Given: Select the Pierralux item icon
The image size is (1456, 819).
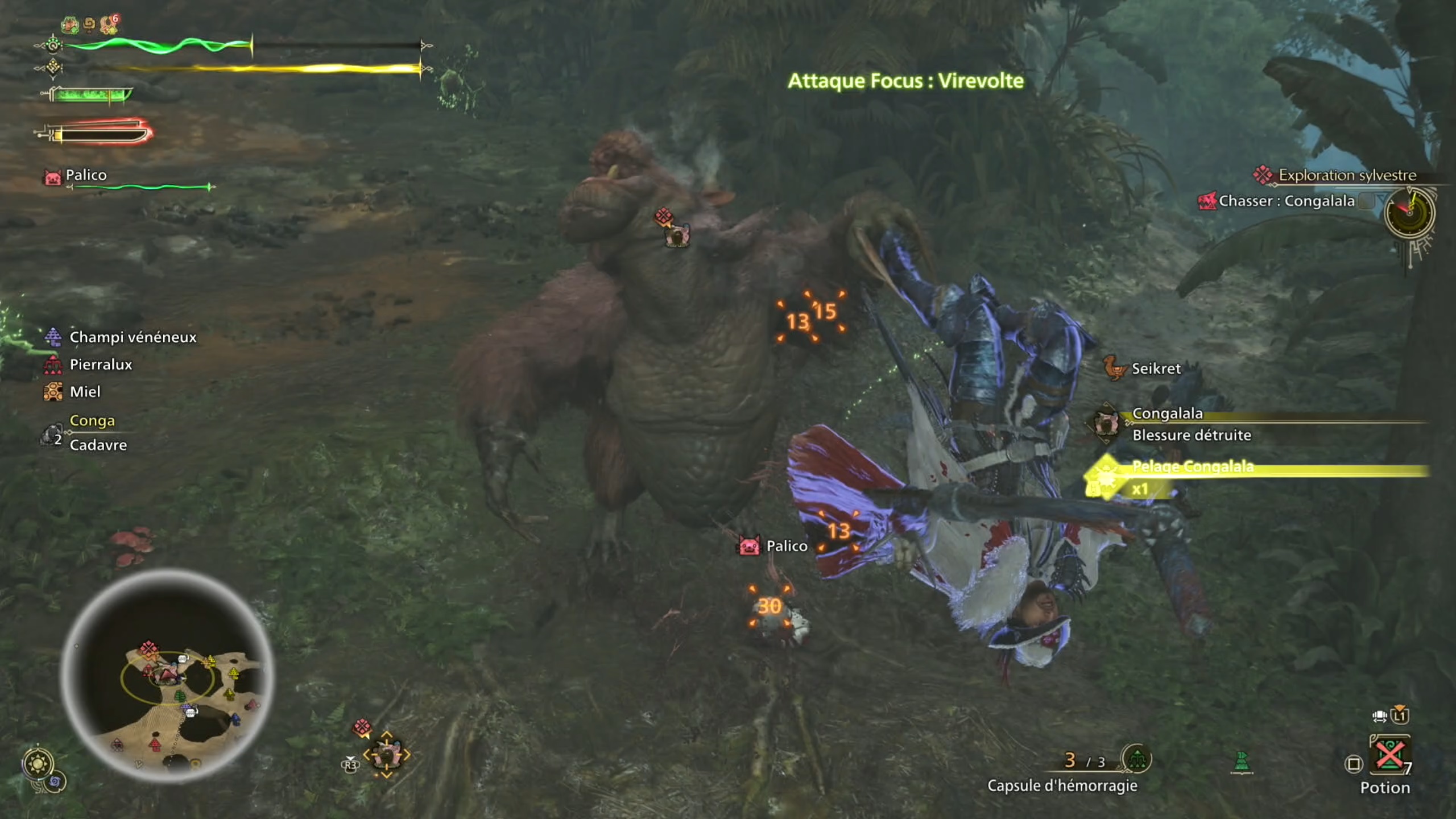Looking at the screenshot, I should point(52,365).
